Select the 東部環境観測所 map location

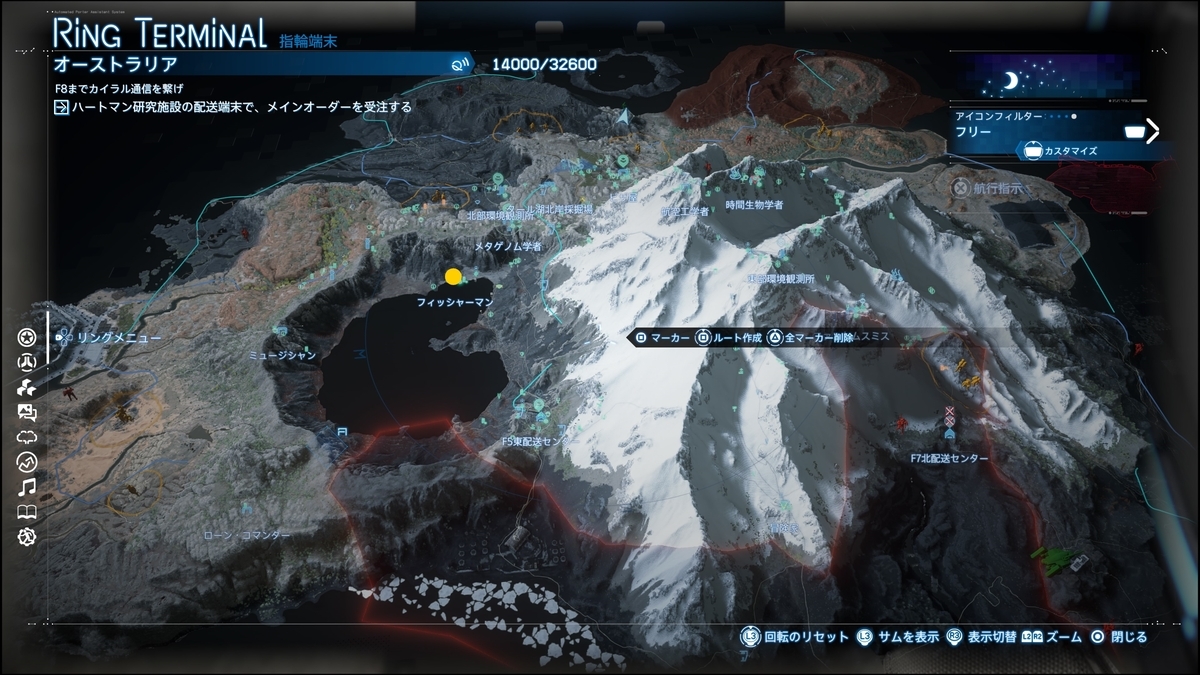(782, 279)
